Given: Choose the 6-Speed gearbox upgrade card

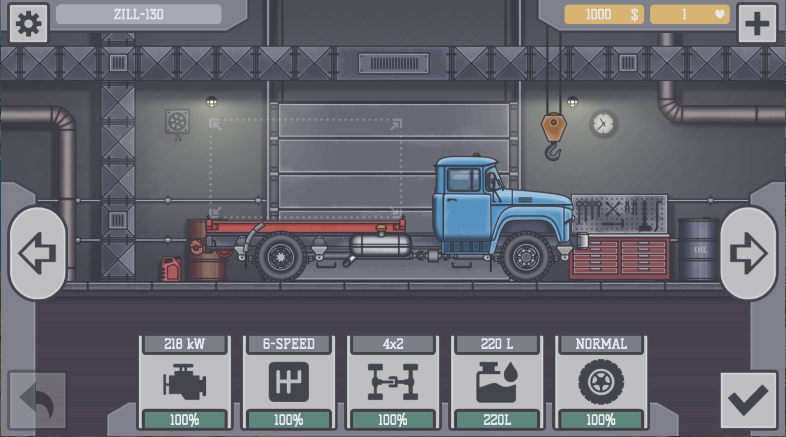Looking at the screenshot, I should [x=288, y=382].
